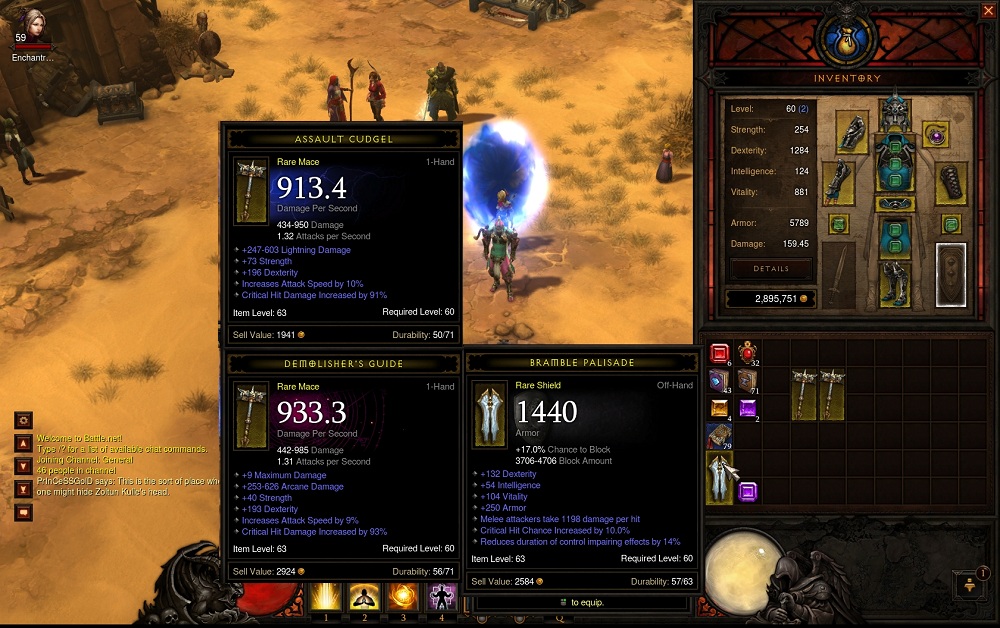Open the chat settings gear
Image resolution: width=1000 pixels, height=628 pixels.
[24, 420]
